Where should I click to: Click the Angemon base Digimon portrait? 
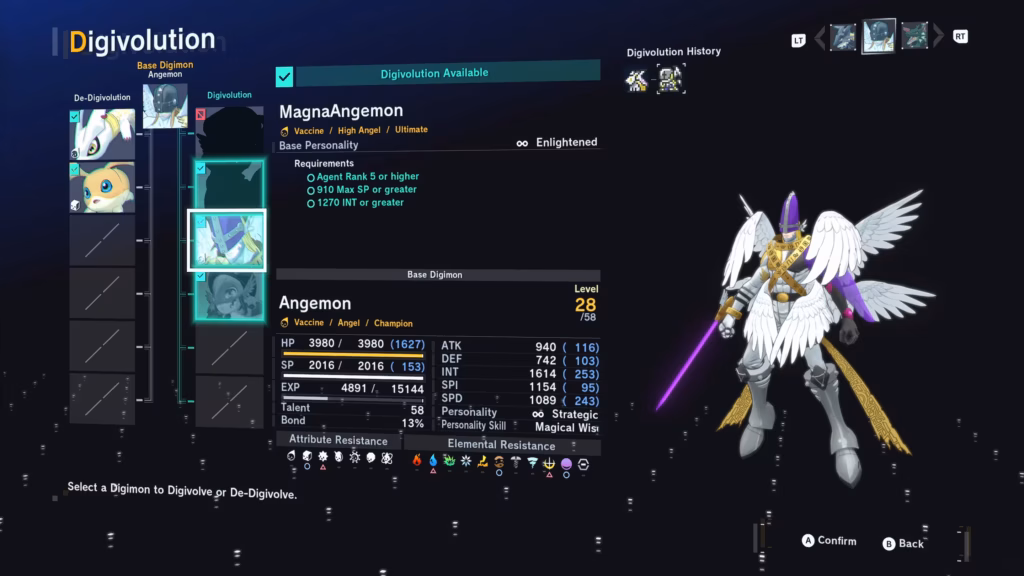click(x=165, y=106)
